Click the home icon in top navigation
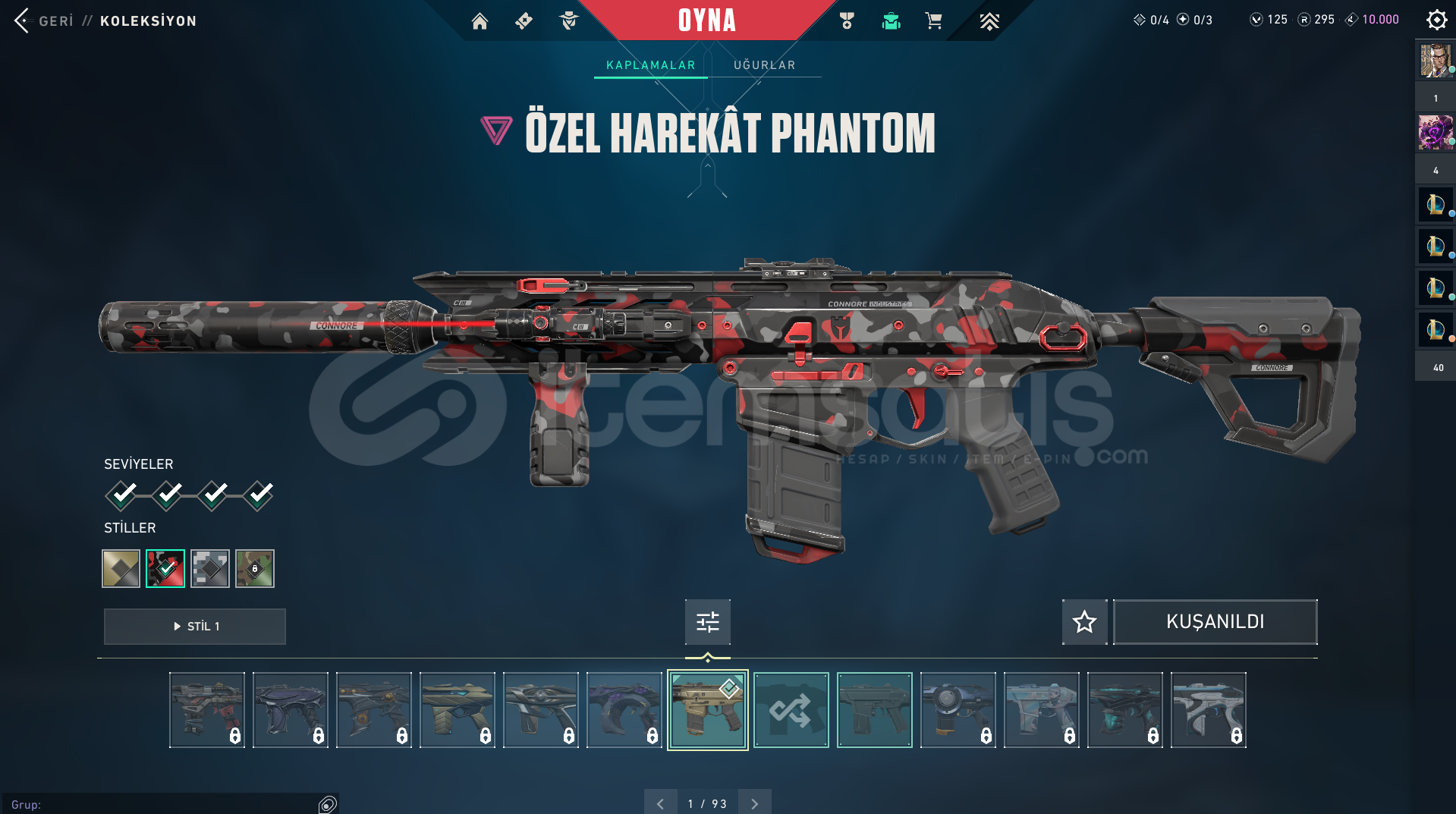 tap(480, 20)
